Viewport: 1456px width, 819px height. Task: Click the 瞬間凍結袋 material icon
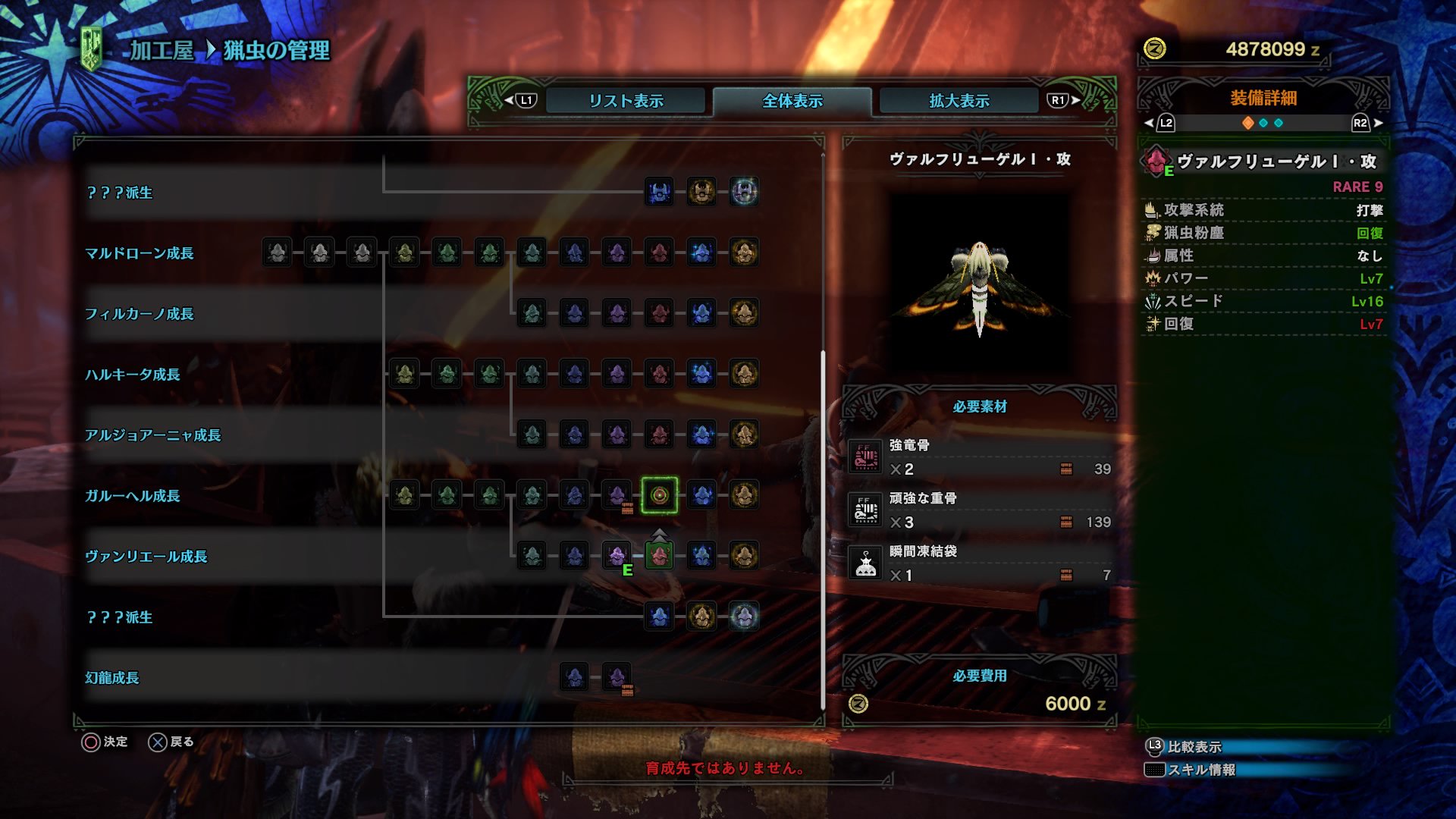click(x=866, y=564)
